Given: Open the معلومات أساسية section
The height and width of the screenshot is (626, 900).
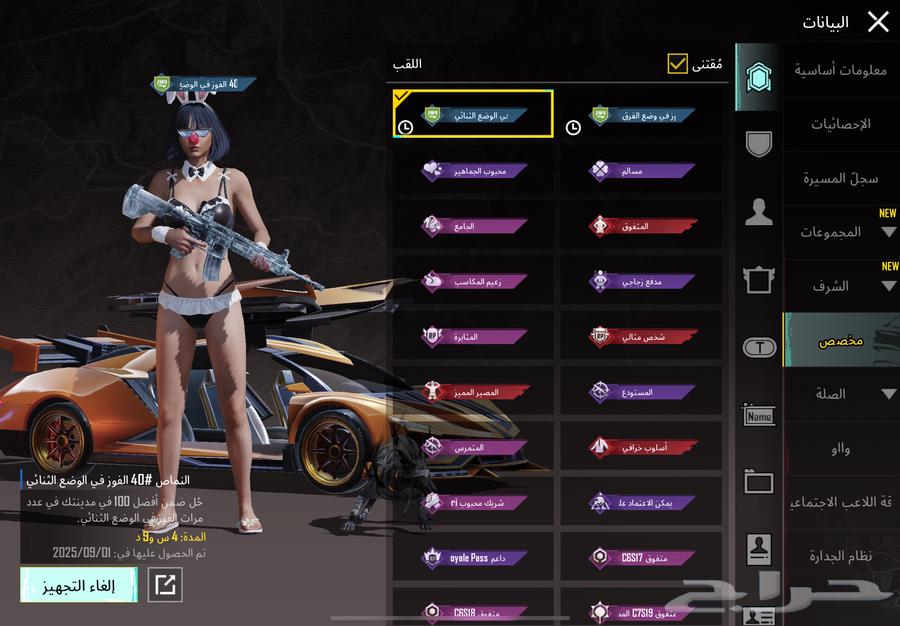Looking at the screenshot, I should pyautogui.click(x=840, y=70).
